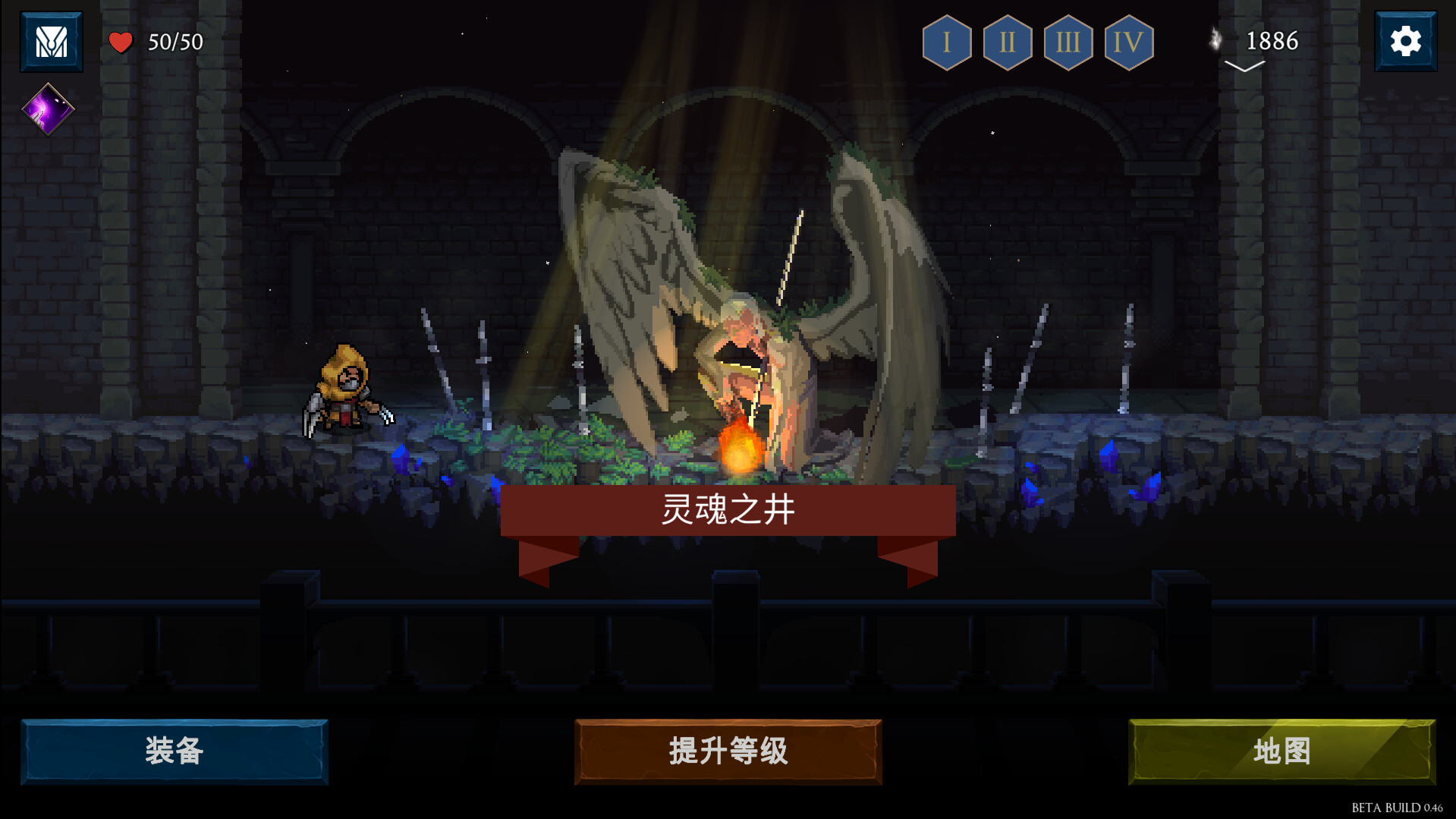1456x819 pixels.
Task: Open the 装备 equipment menu
Action: pos(175,752)
